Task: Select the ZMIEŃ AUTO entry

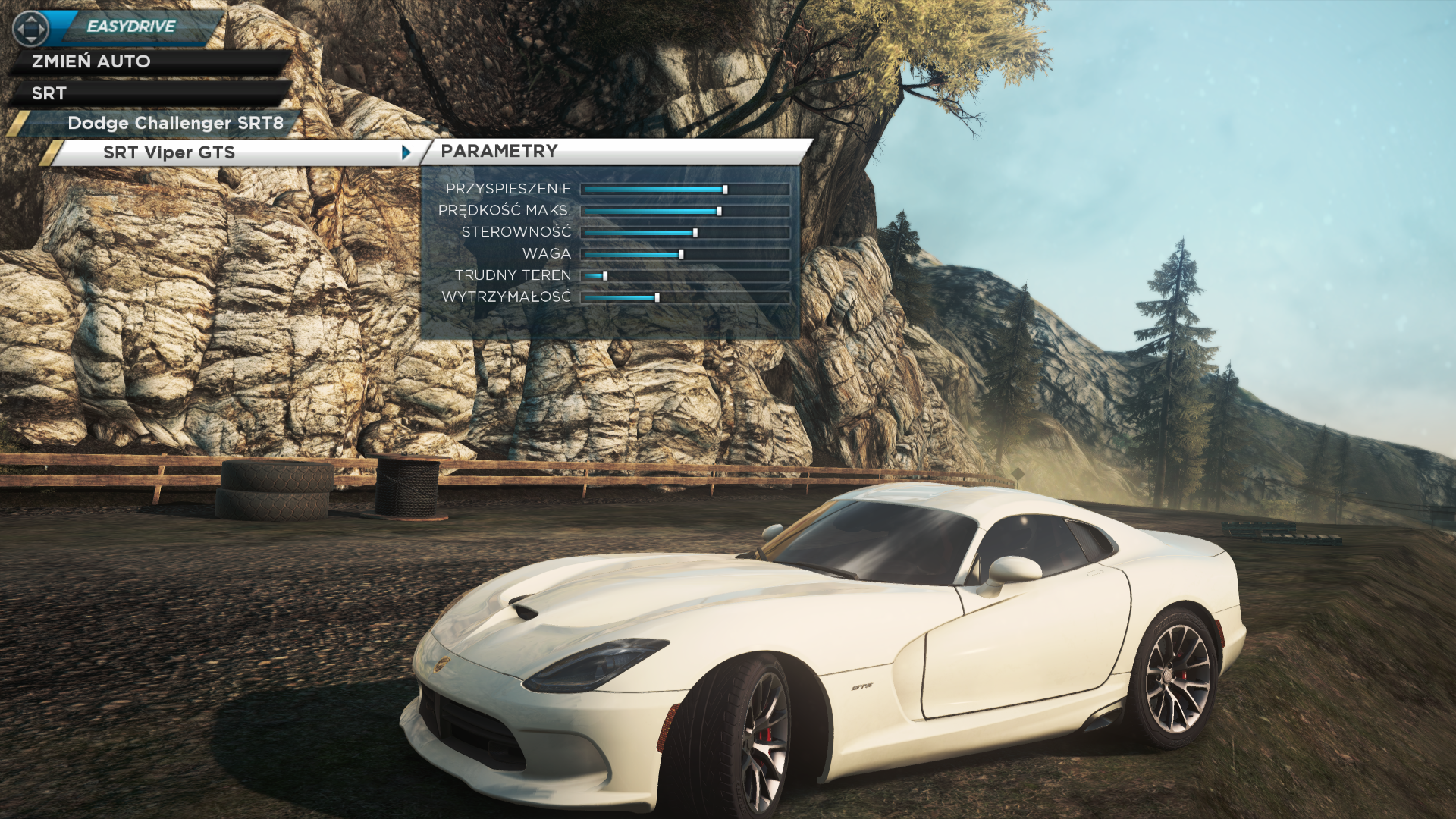Action: point(91,61)
